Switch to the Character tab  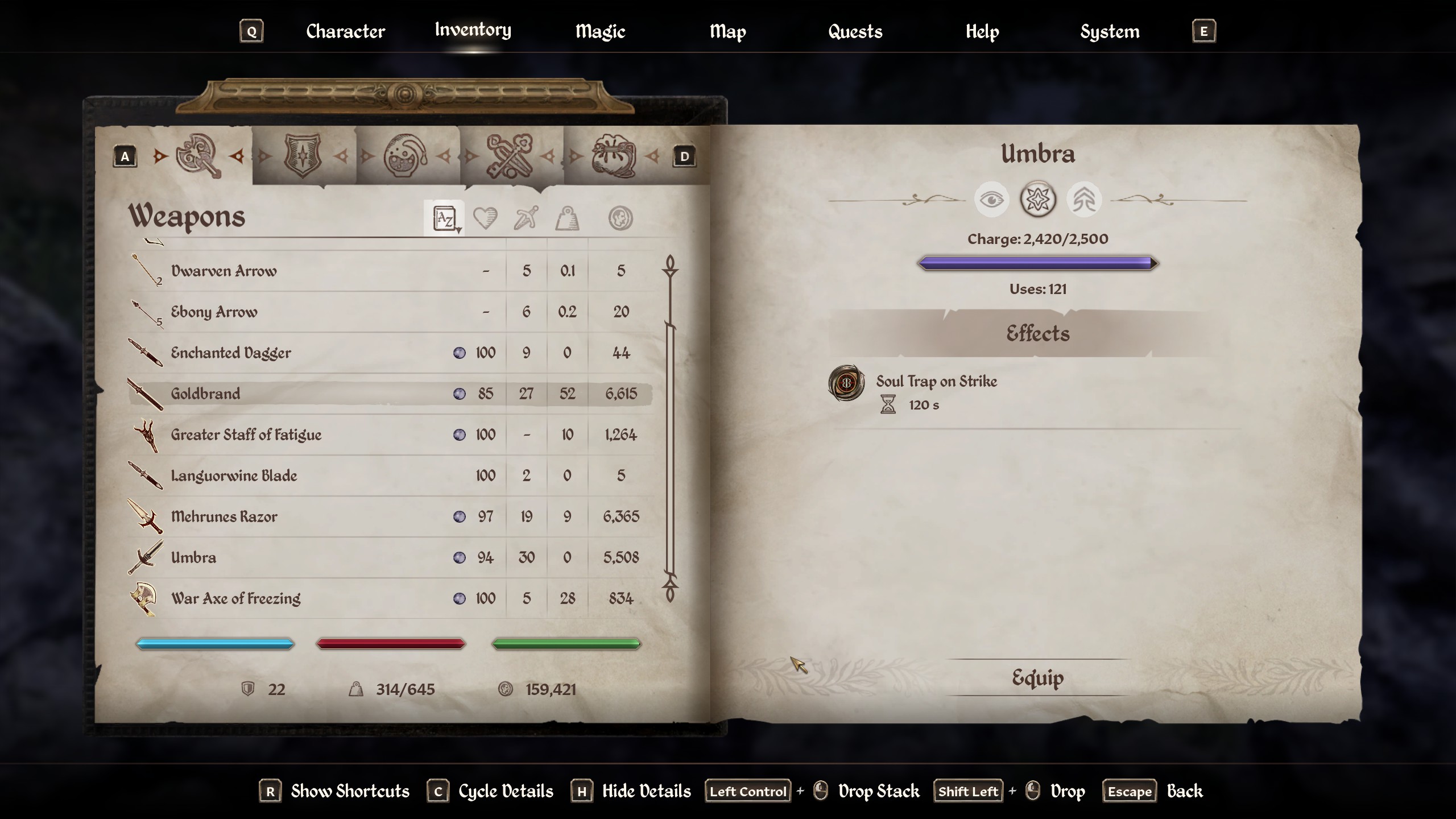point(345,31)
